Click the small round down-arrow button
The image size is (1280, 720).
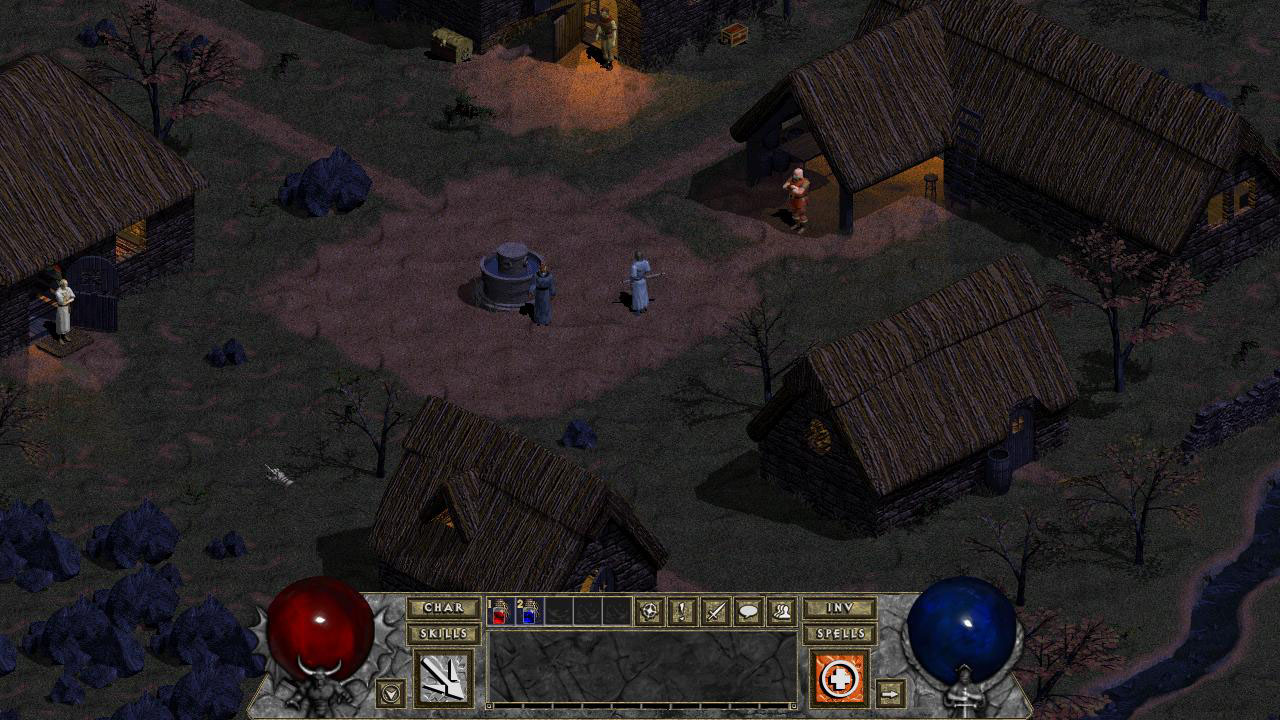pos(390,691)
